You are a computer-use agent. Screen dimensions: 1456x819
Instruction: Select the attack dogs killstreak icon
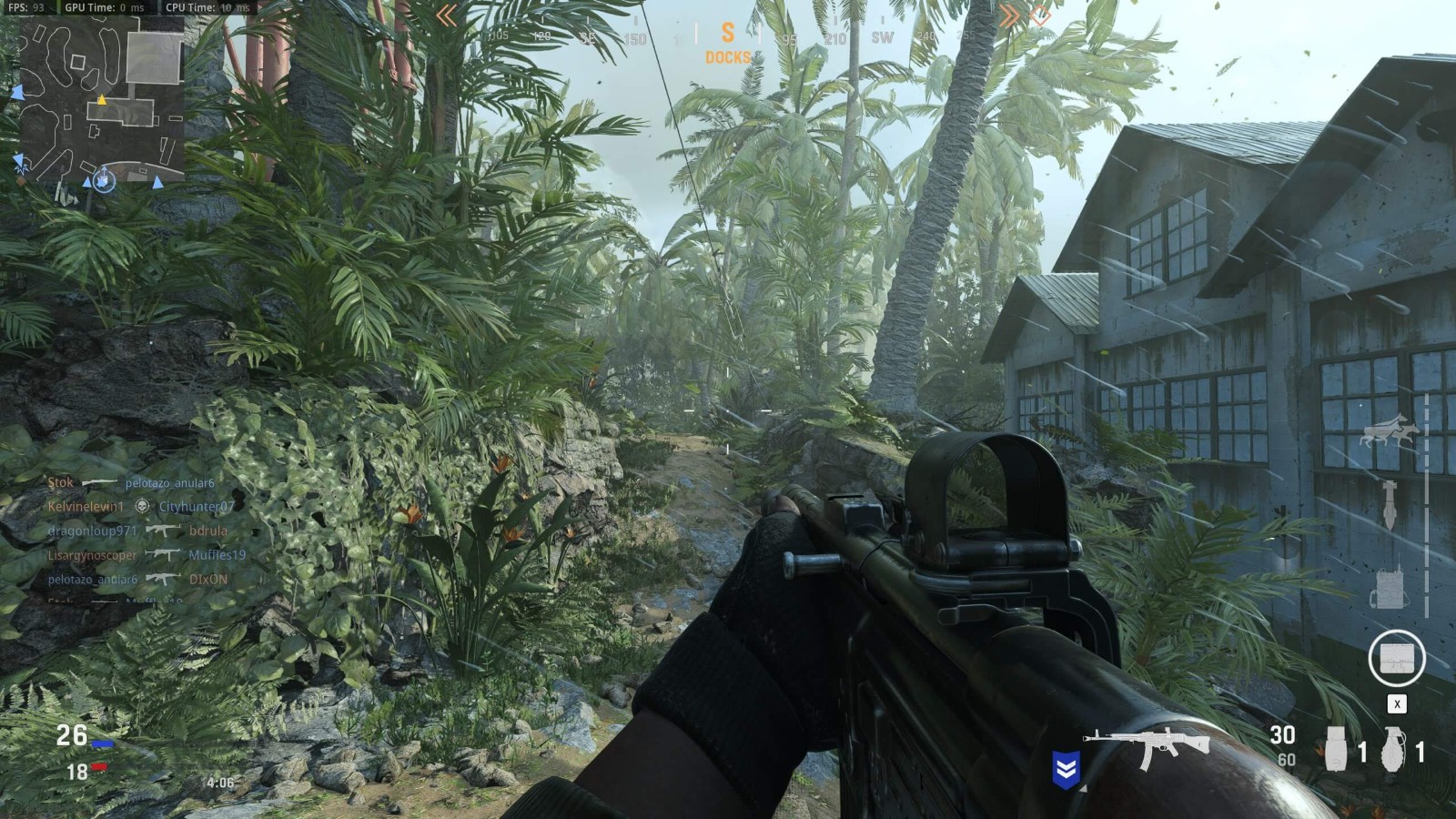1389,431
